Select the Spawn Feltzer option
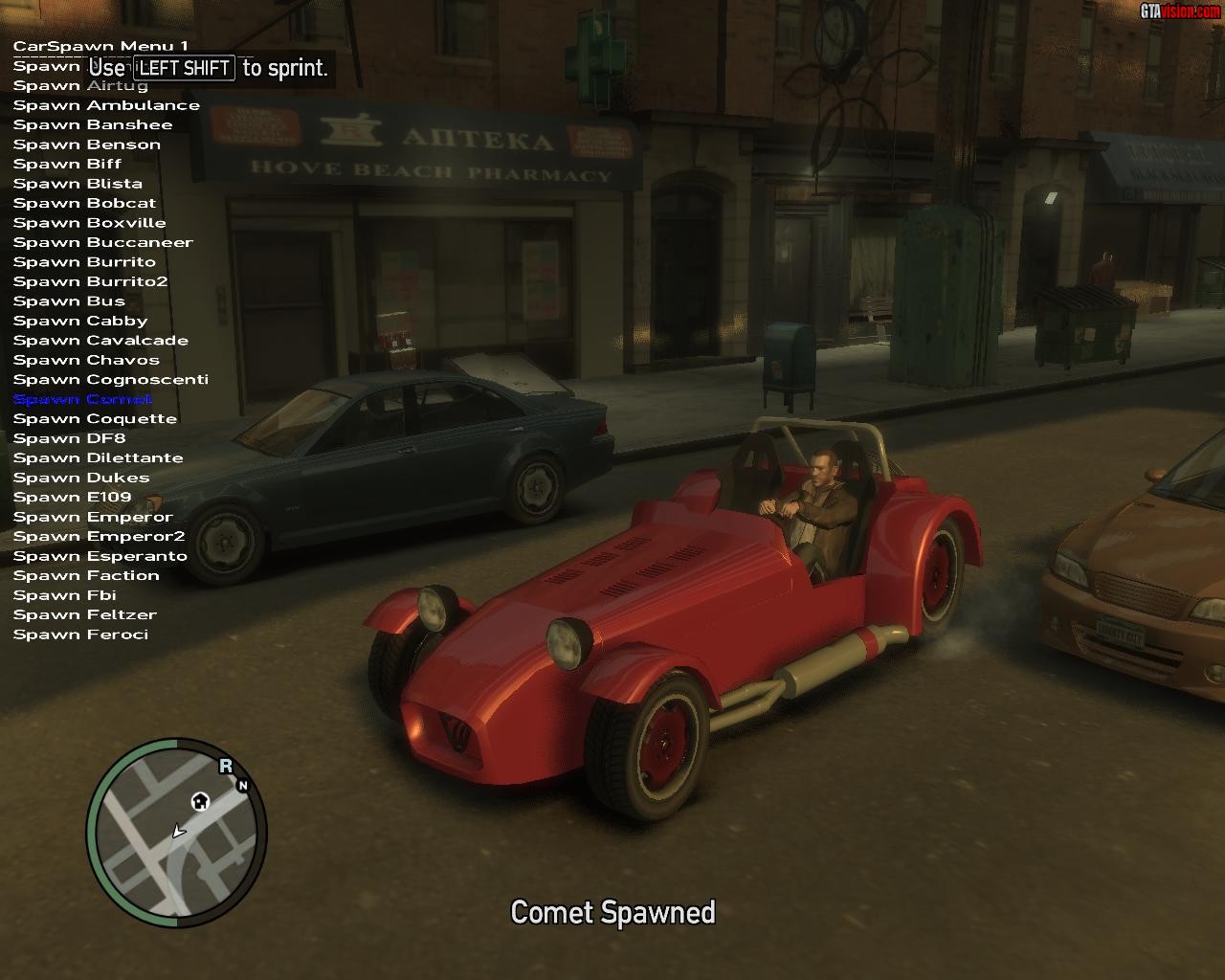 tap(84, 615)
